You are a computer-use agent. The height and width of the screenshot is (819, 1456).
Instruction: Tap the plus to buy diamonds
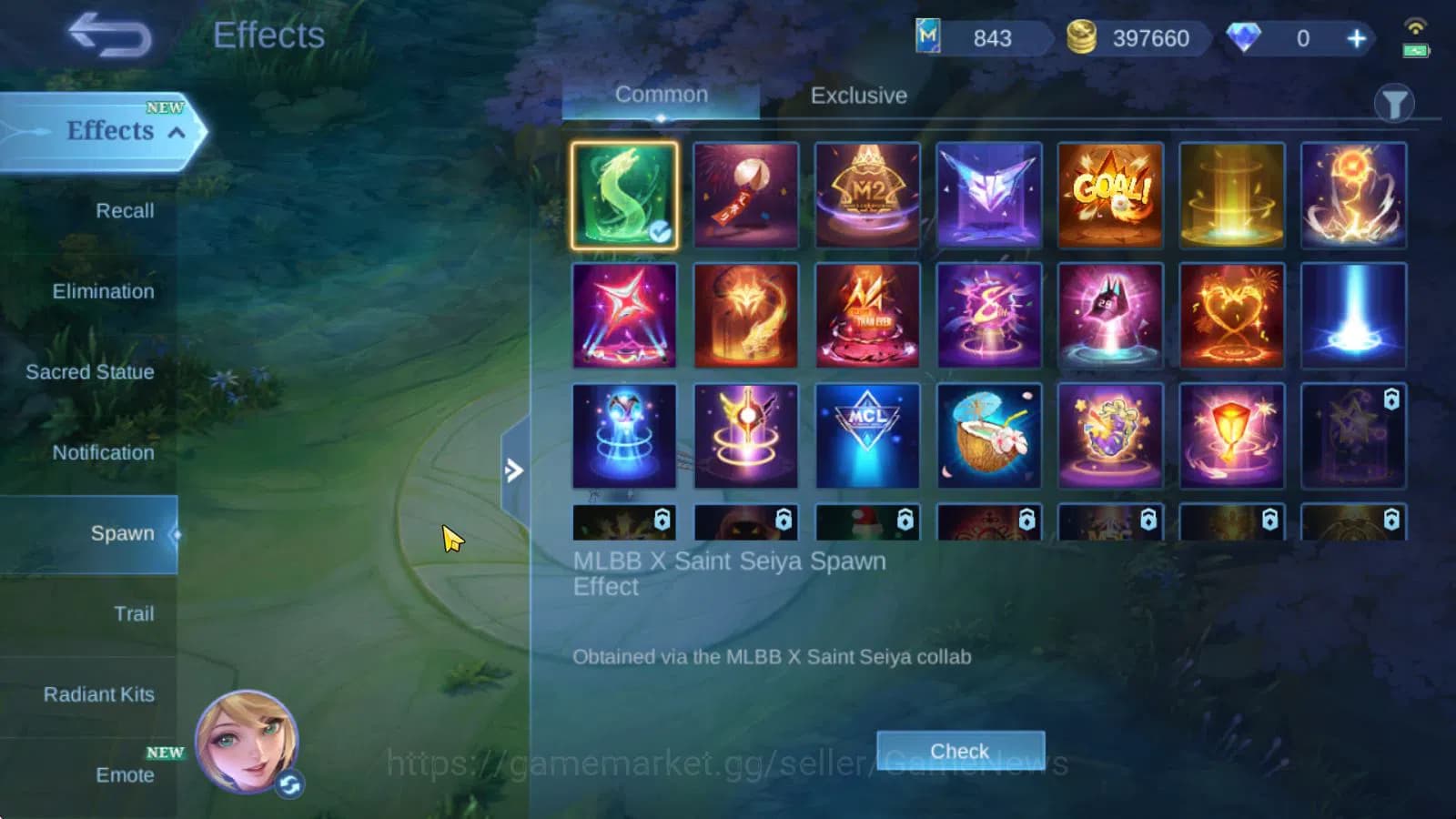[x=1355, y=38]
